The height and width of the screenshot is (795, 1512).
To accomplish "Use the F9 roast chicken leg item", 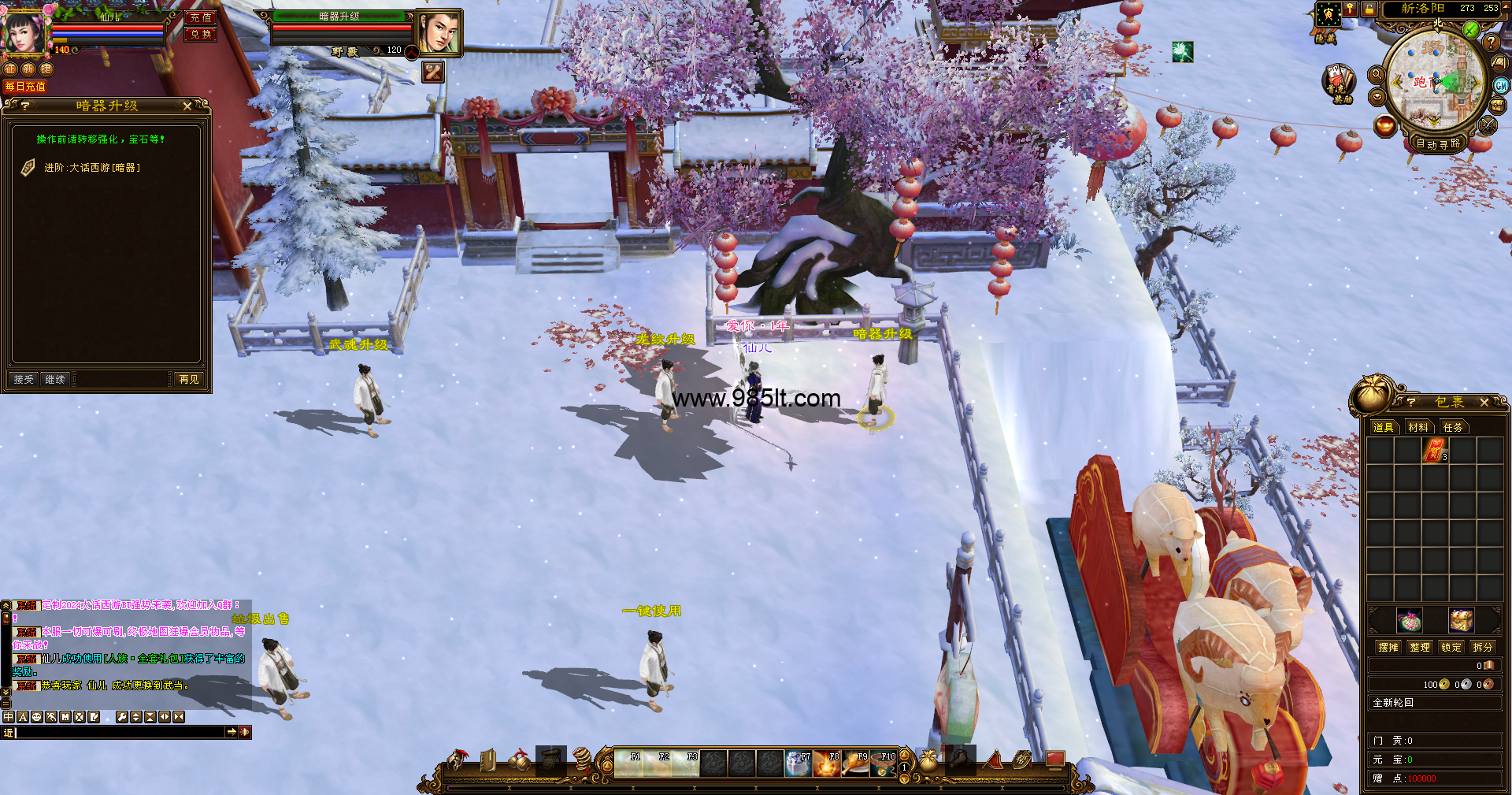I will click(855, 764).
